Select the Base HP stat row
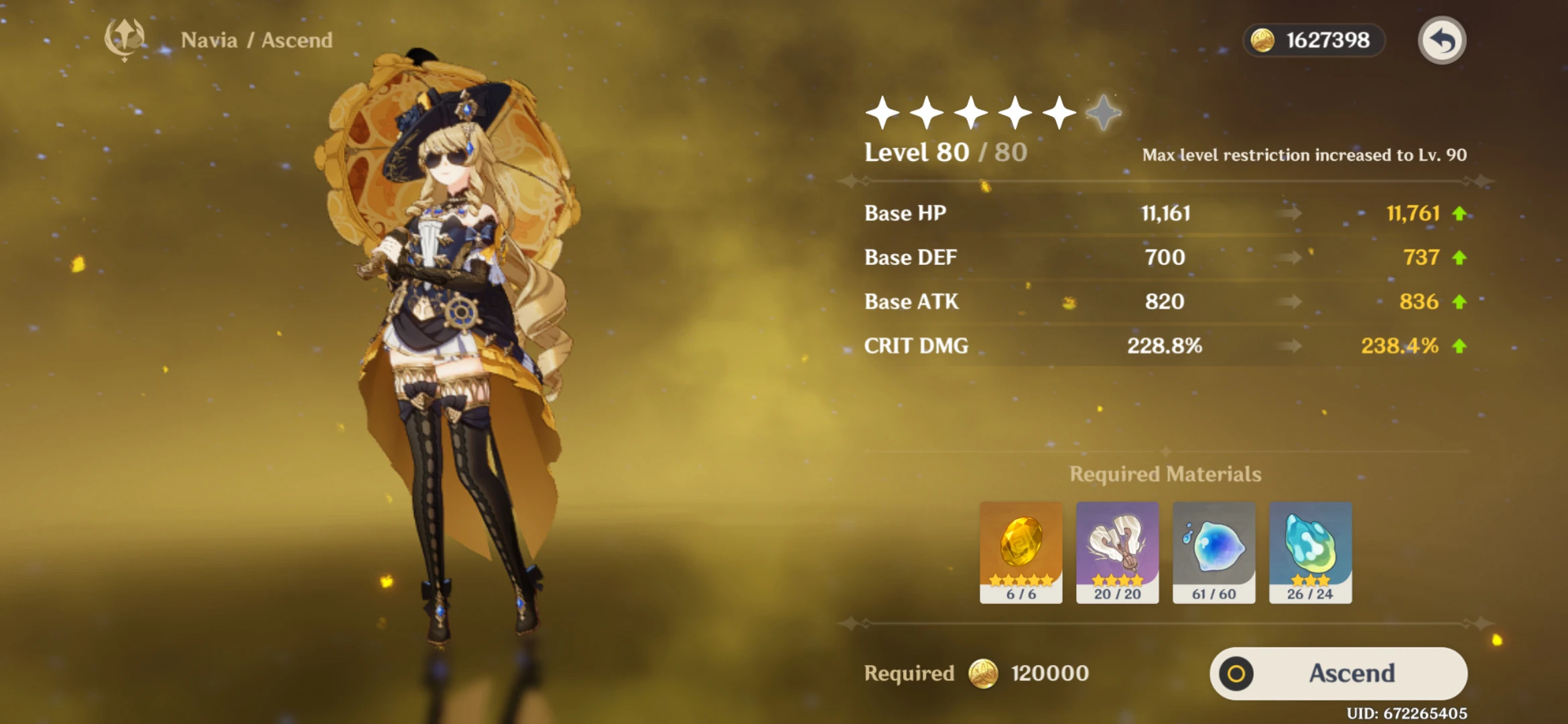 [905, 213]
